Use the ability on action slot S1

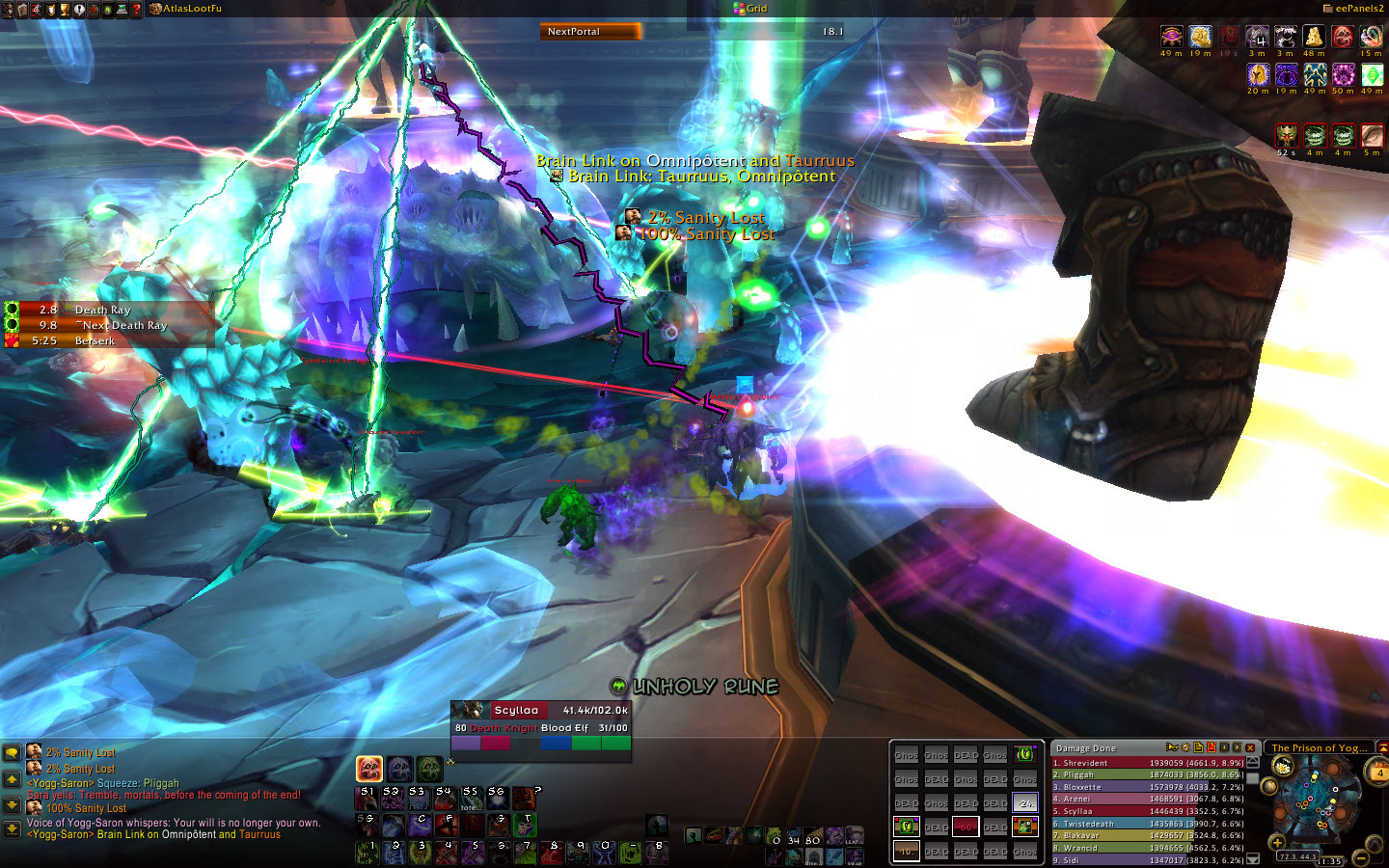[x=367, y=797]
